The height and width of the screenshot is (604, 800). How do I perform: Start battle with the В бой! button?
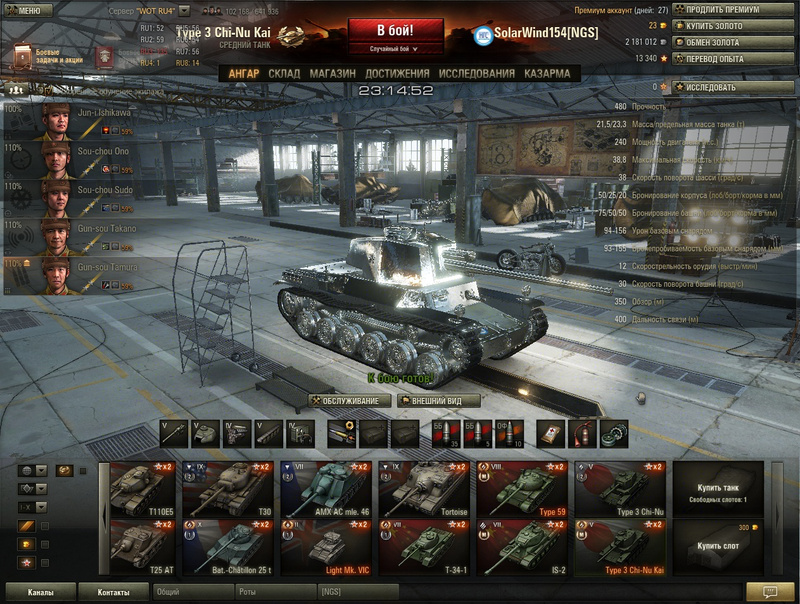pyautogui.click(x=395, y=31)
